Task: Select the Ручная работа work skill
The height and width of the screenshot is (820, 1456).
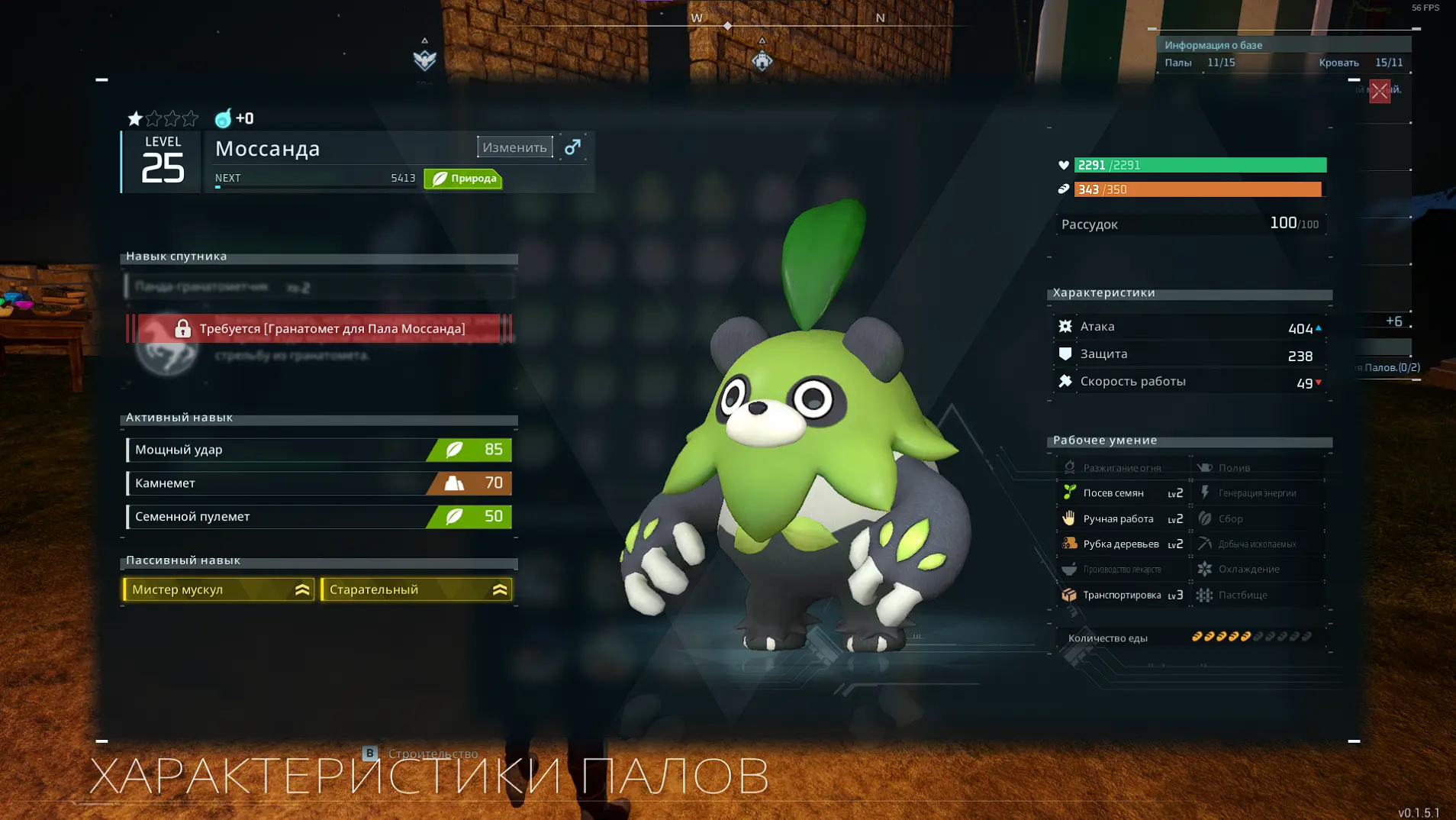Action: 1122,519
